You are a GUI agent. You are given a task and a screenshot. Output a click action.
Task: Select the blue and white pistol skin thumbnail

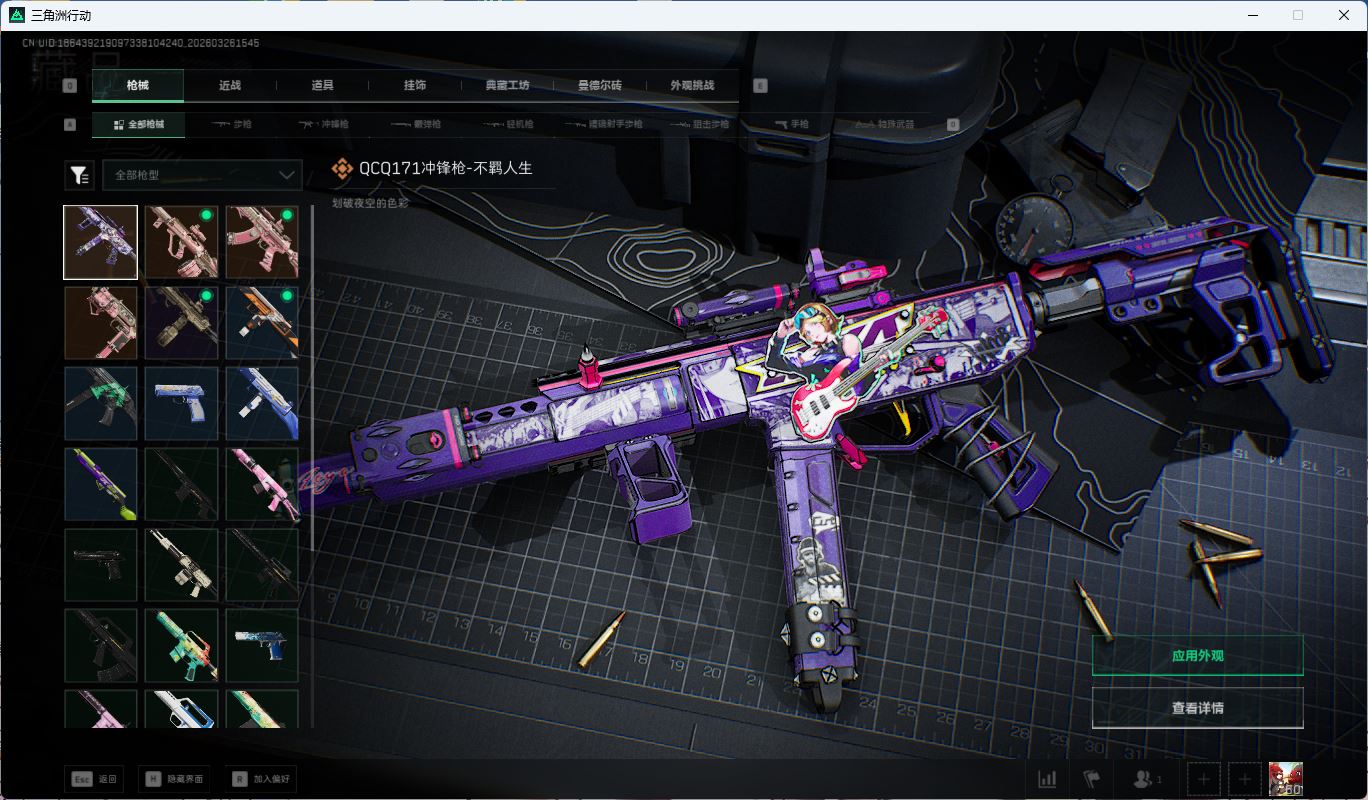181,404
